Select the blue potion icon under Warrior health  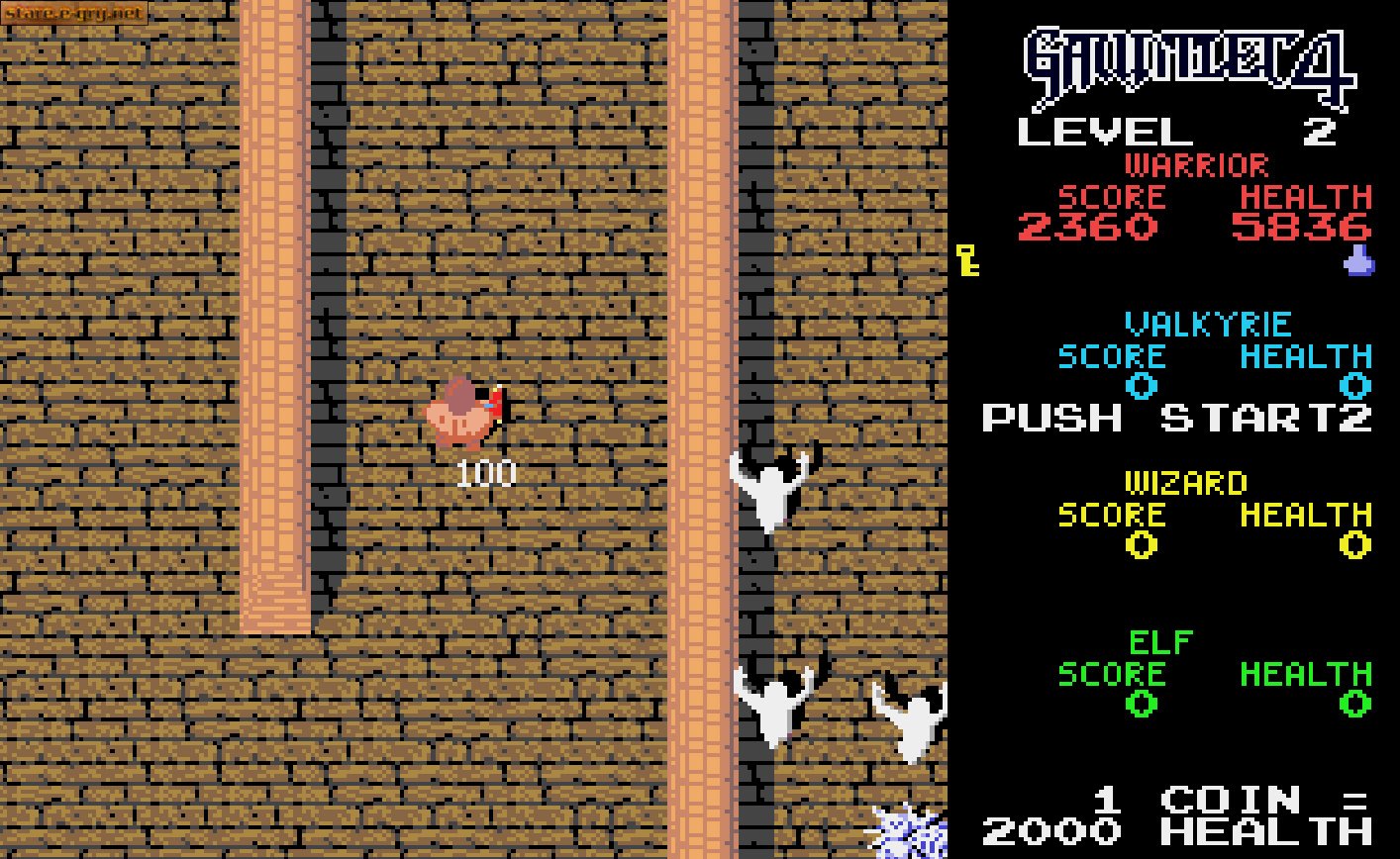coord(1360,263)
